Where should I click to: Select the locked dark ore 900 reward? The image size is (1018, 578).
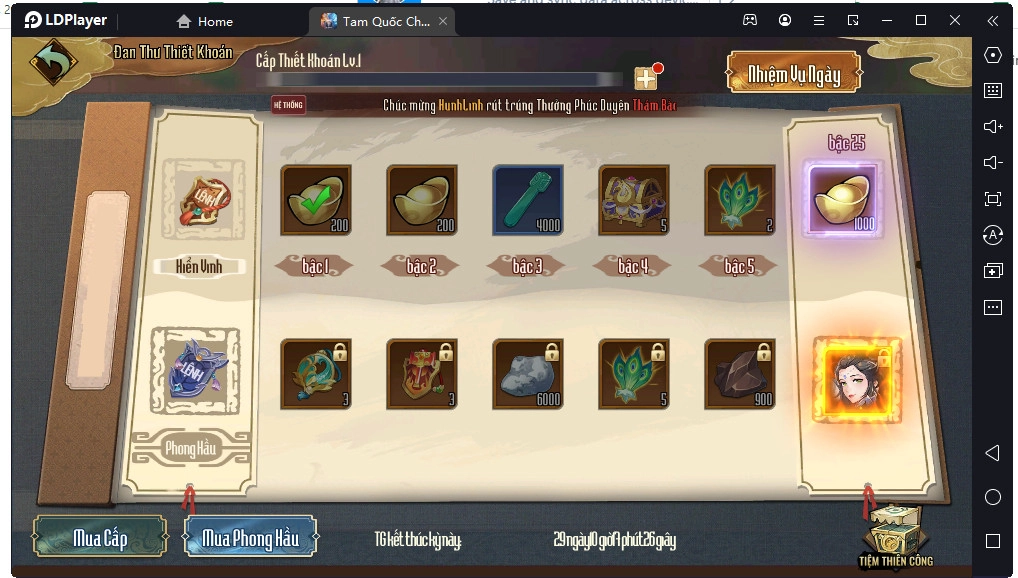point(740,373)
